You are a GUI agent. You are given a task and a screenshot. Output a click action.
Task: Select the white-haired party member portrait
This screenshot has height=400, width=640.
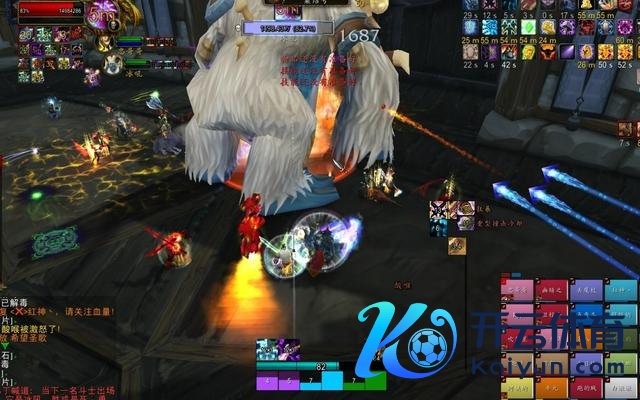pyautogui.click(x=113, y=63)
